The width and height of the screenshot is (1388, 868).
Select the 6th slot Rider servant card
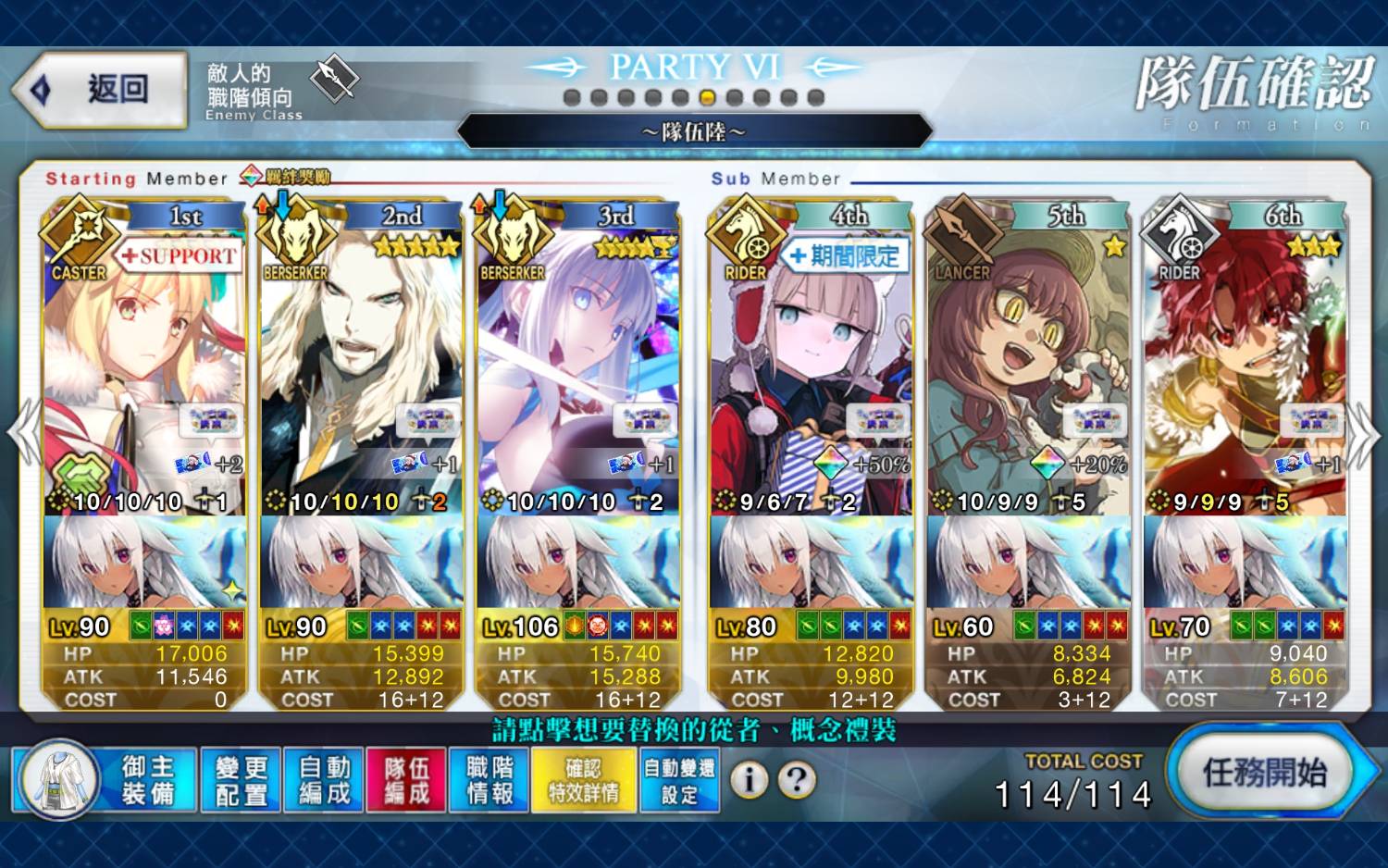pos(1245,370)
